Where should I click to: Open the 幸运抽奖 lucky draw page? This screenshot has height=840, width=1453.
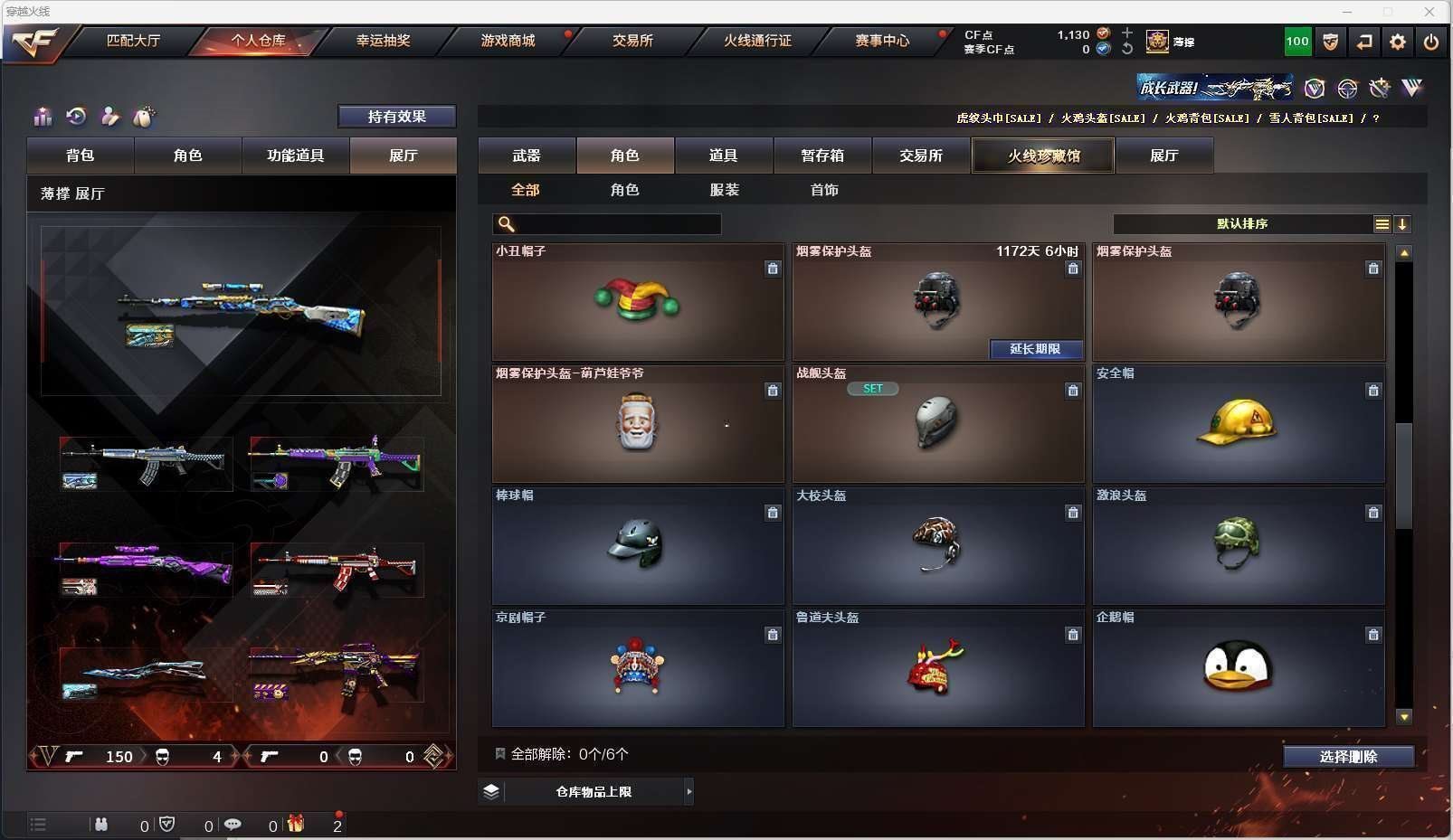383,41
